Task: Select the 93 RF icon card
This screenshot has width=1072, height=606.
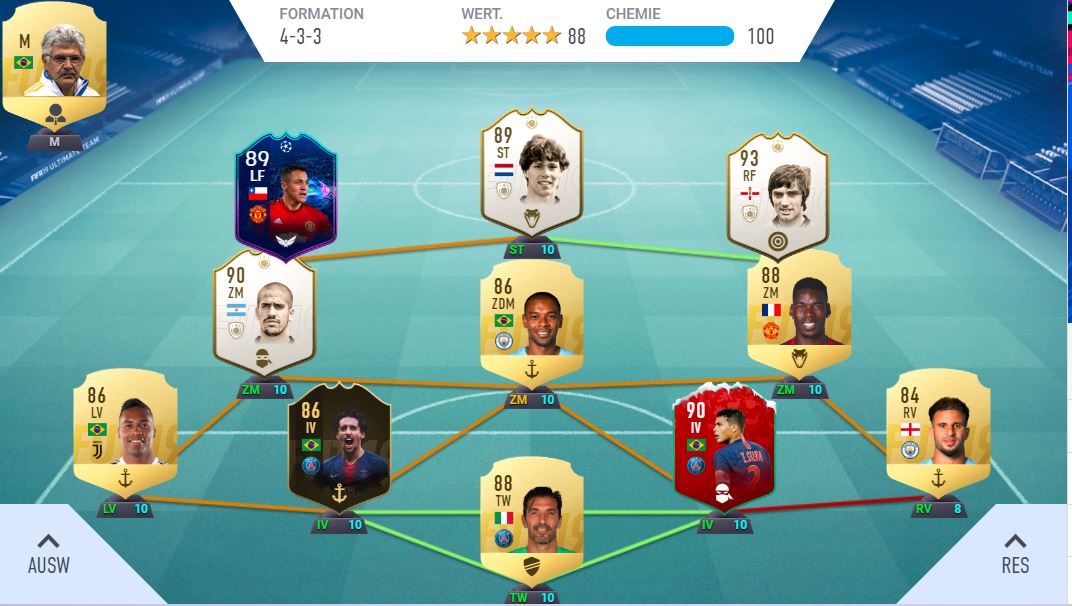Action: click(x=777, y=195)
